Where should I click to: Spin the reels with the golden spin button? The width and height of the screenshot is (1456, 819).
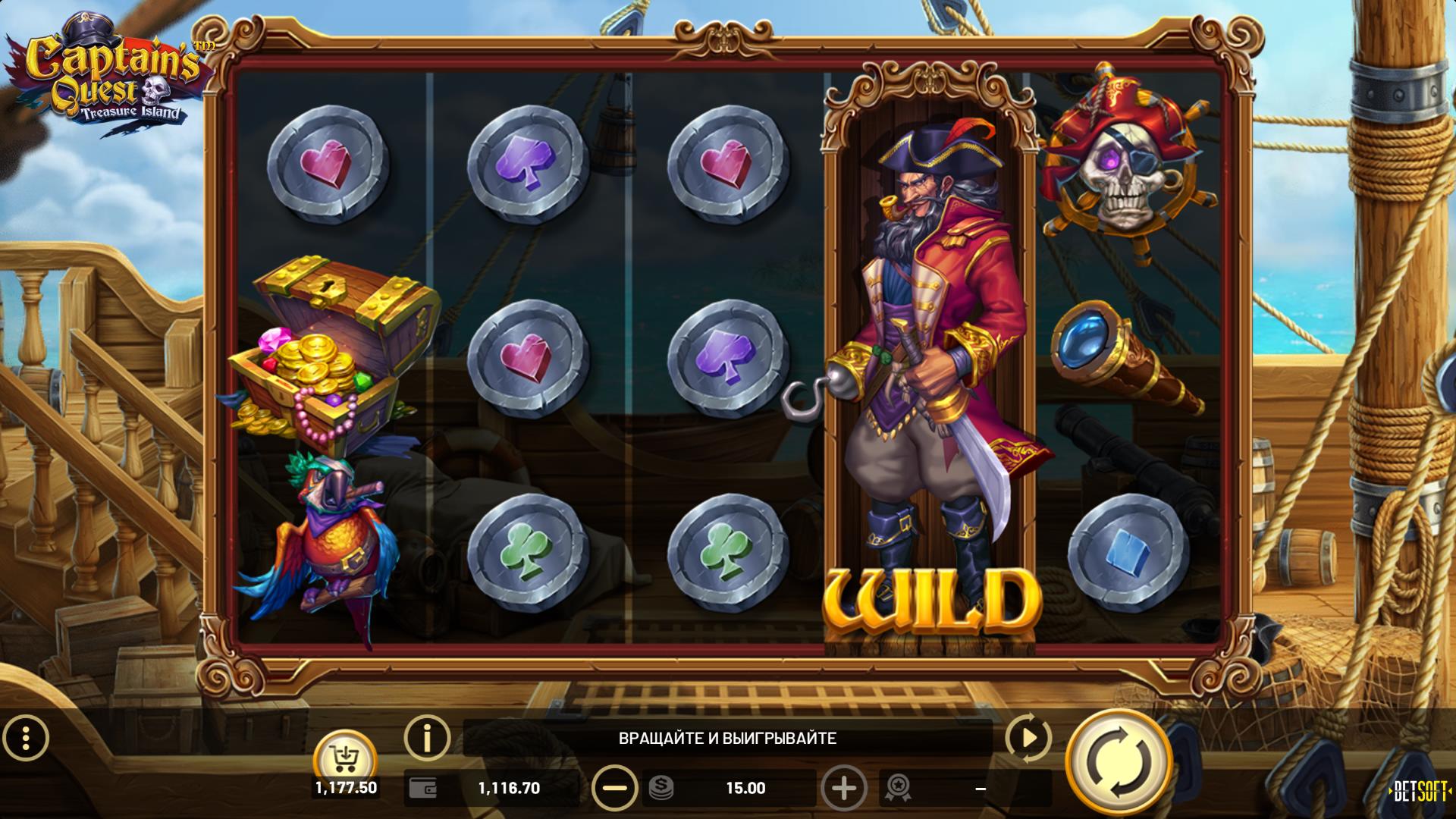(1118, 762)
